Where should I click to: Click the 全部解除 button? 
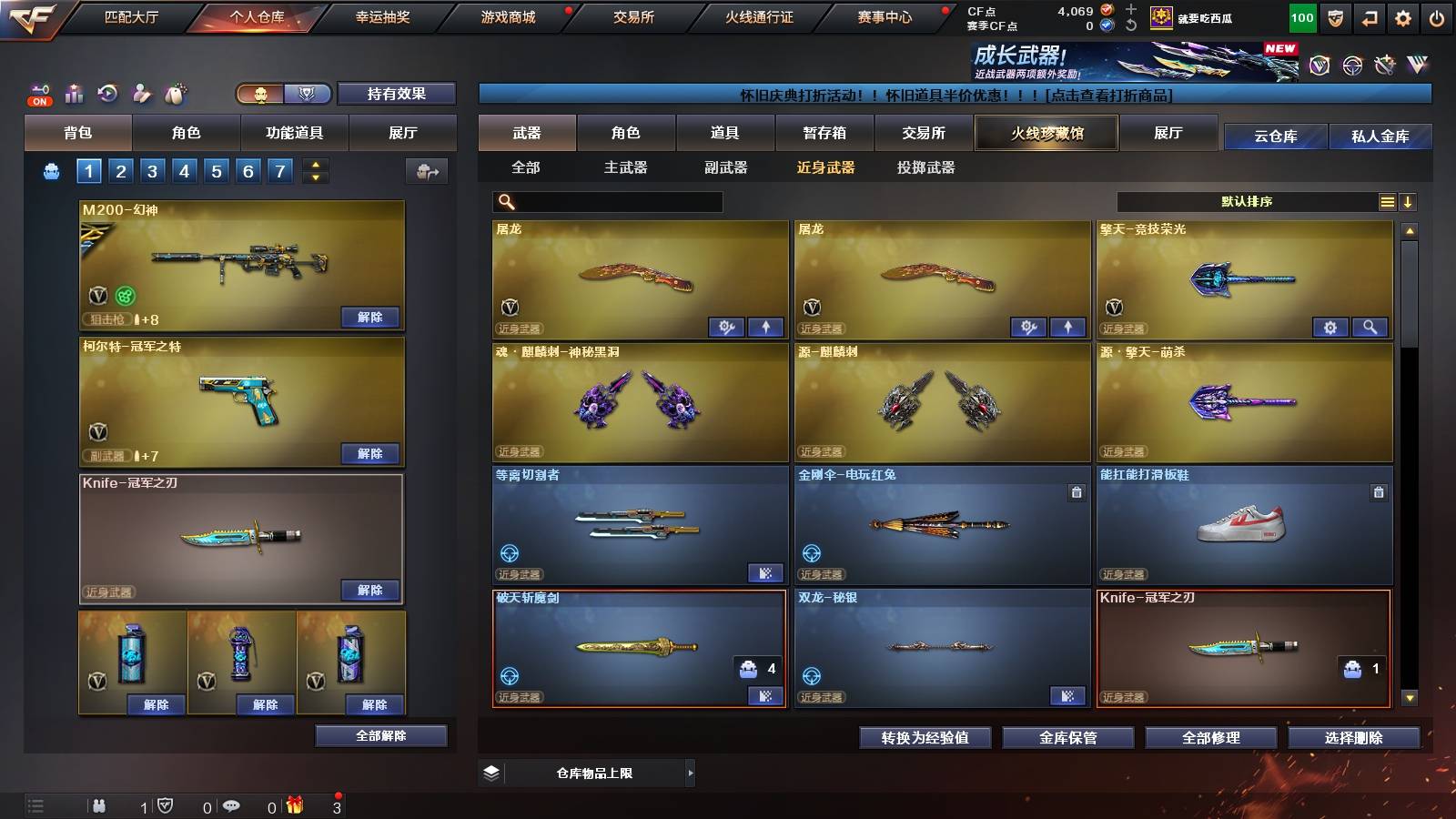(381, 735)
